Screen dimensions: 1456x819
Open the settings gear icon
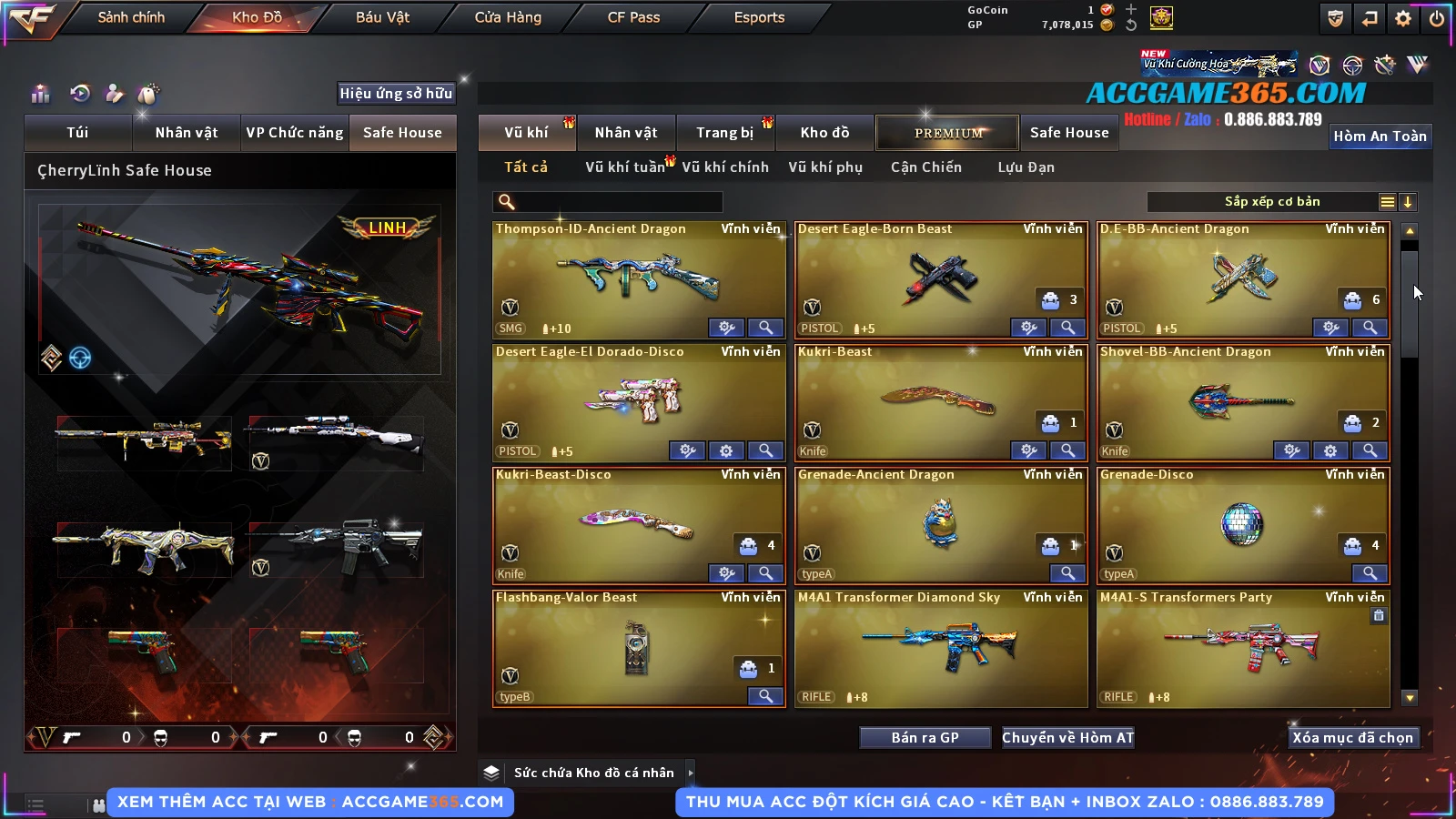point(1403,18)
